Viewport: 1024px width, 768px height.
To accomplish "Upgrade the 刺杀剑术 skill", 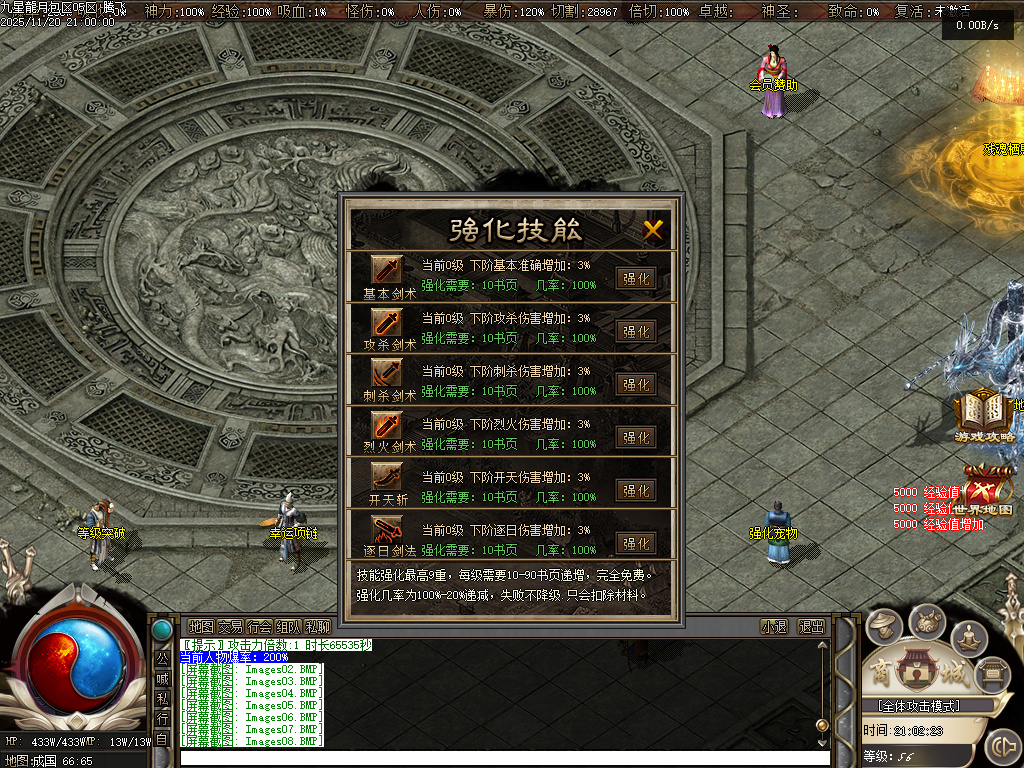I will tap(636, 384).
